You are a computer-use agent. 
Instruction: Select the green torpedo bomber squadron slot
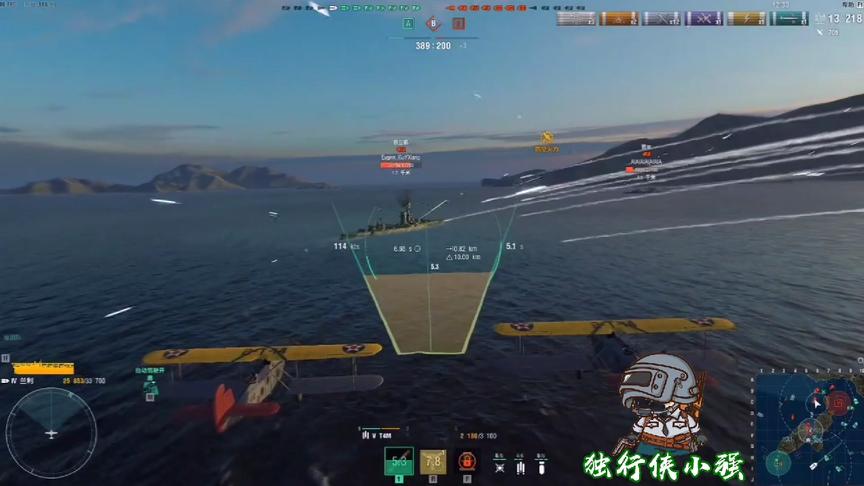398,461
